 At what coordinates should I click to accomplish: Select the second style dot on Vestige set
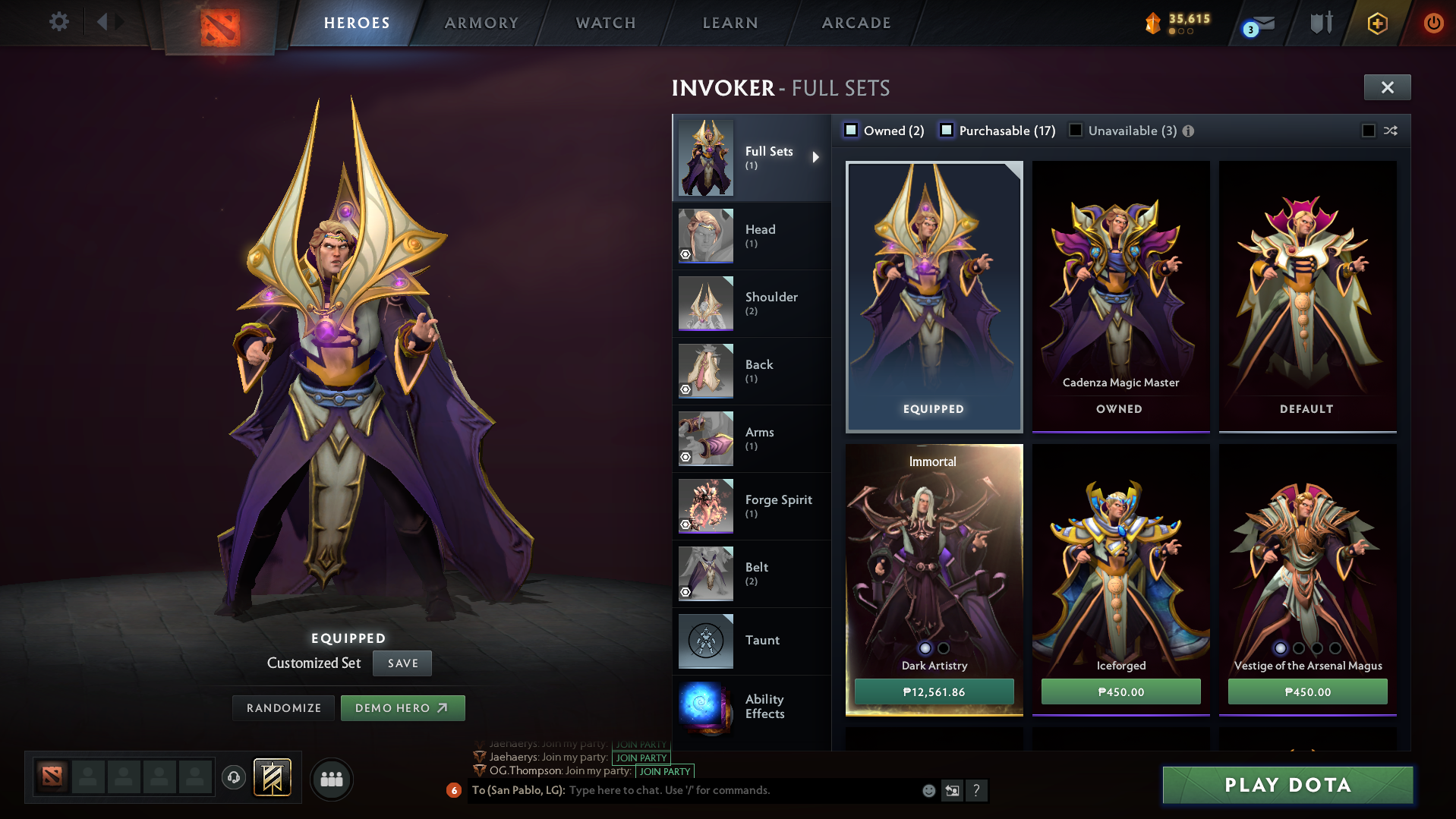(x=1298, y=649)
